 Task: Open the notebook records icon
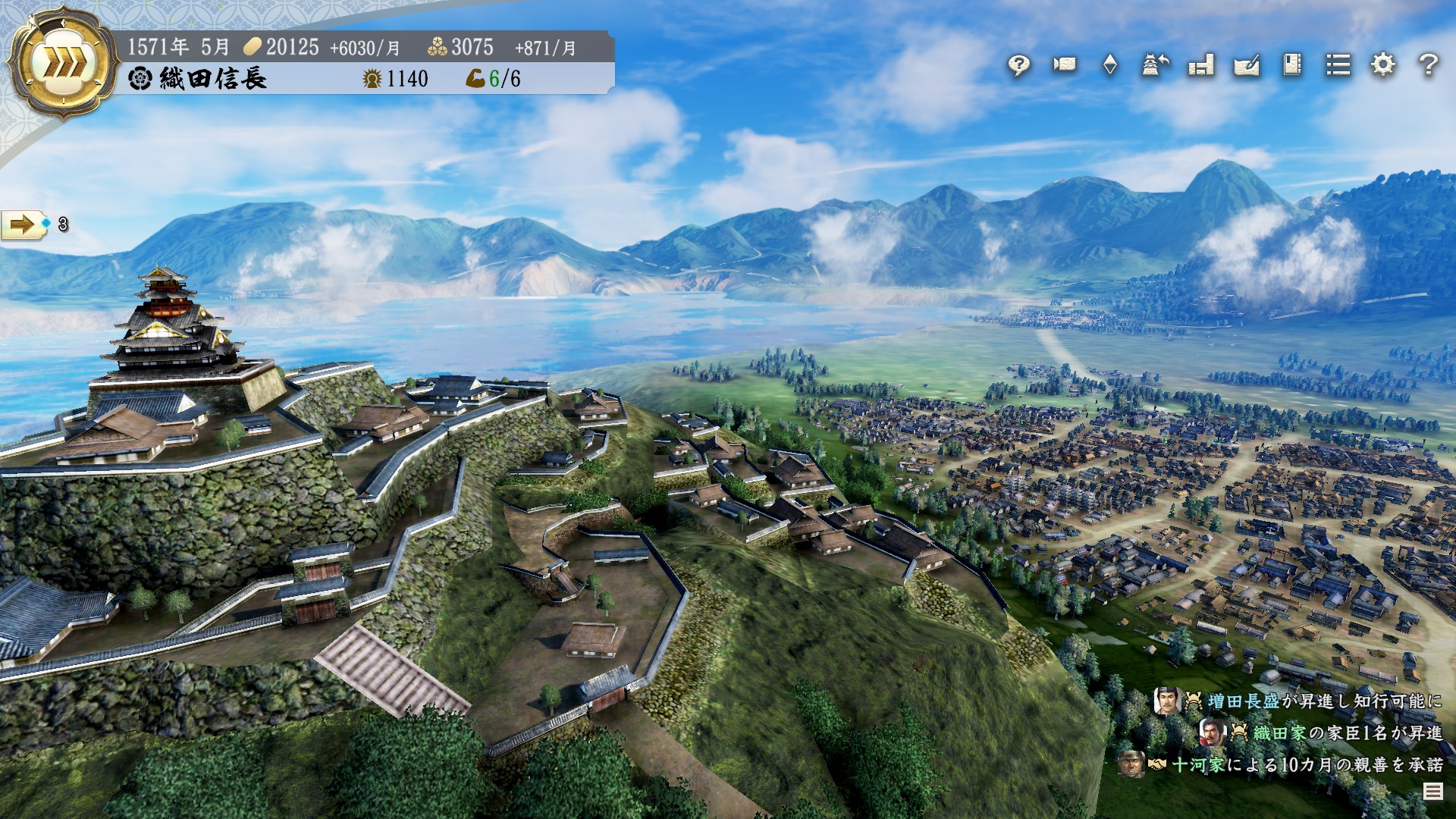point(1292,65)
